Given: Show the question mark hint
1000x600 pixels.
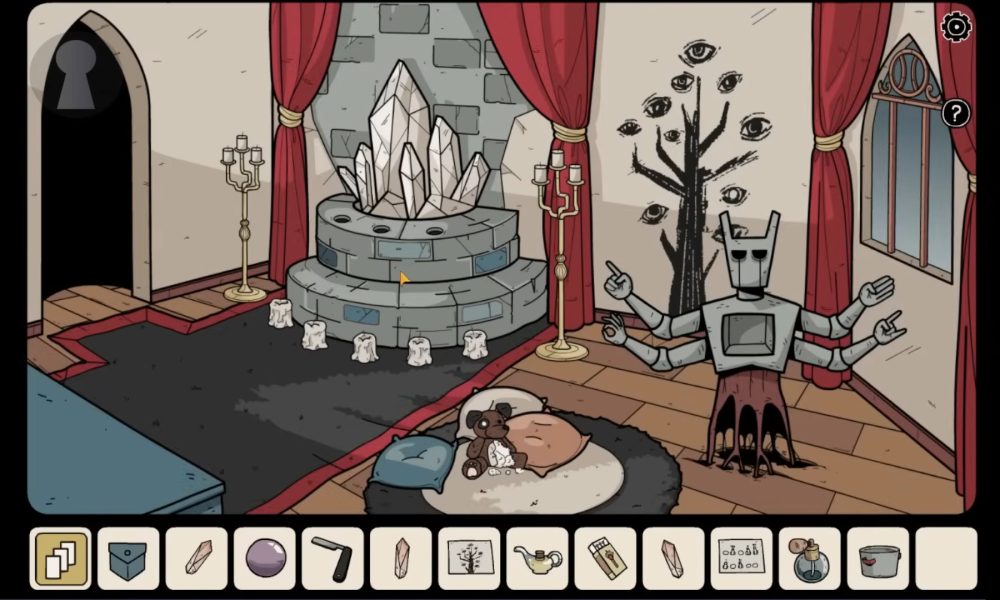Looking at the screenshot, I should 956,113.
